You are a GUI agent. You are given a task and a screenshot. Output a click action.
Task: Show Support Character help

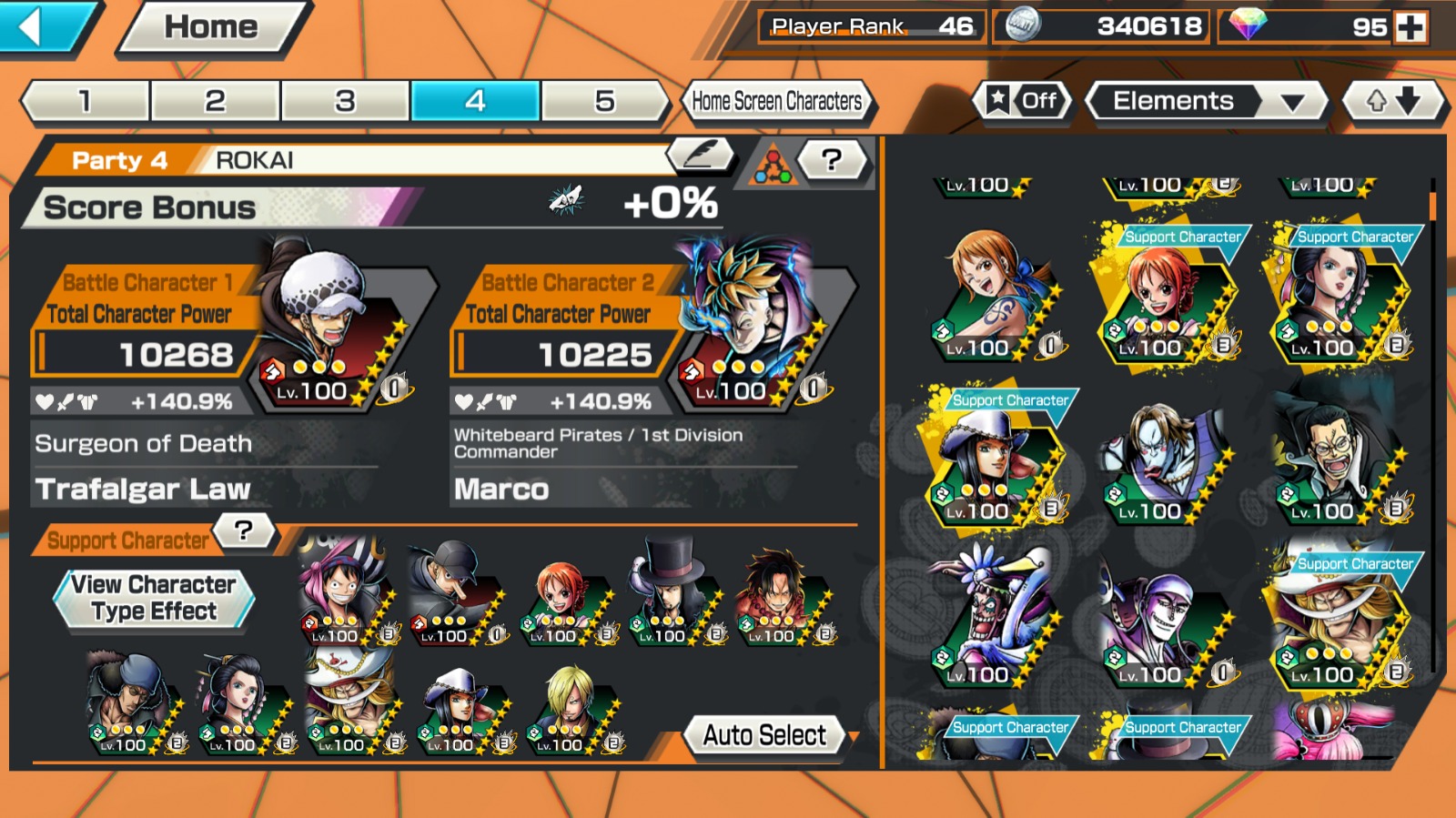(243, 530)
